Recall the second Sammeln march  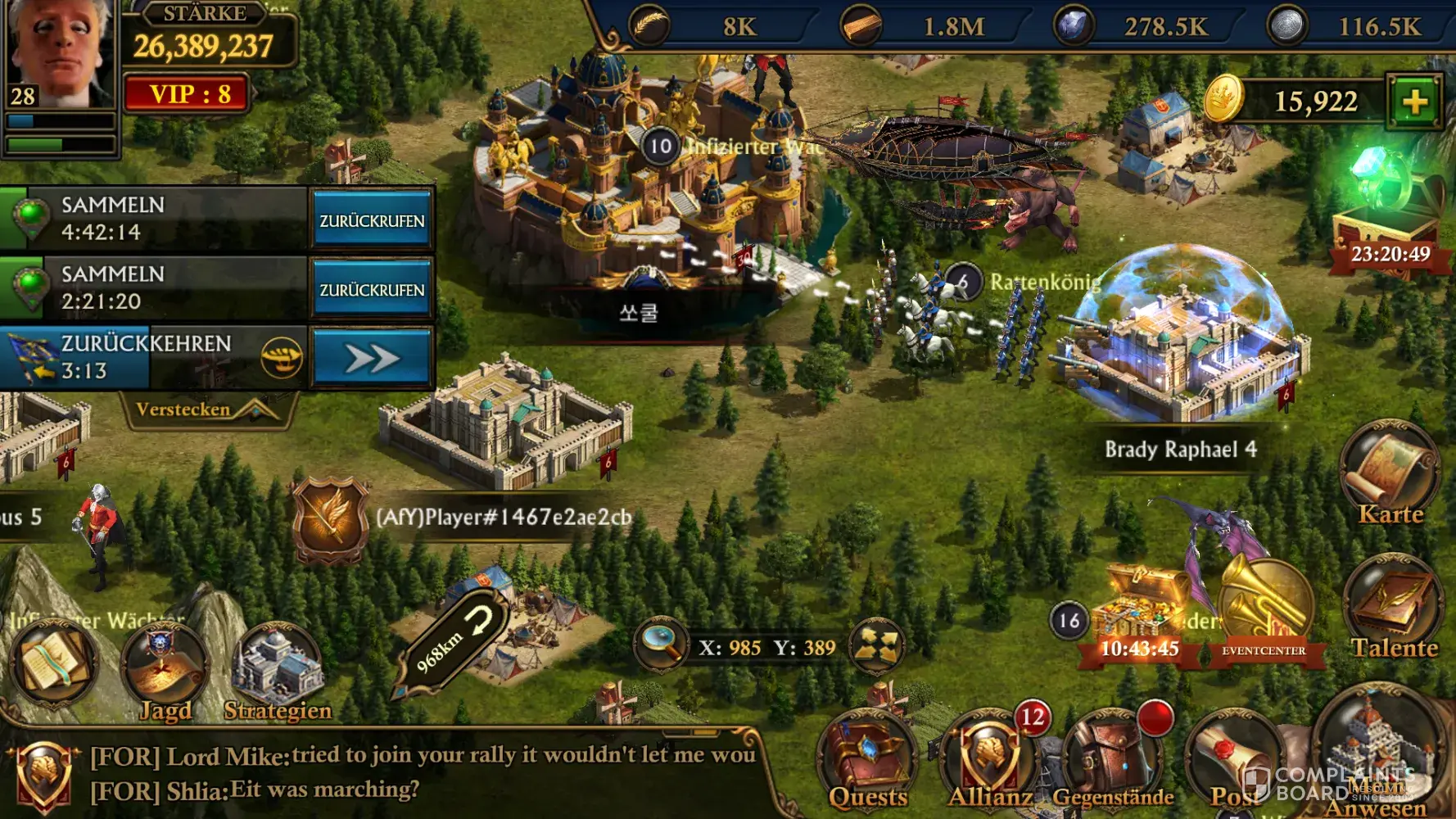coord(372,289)
